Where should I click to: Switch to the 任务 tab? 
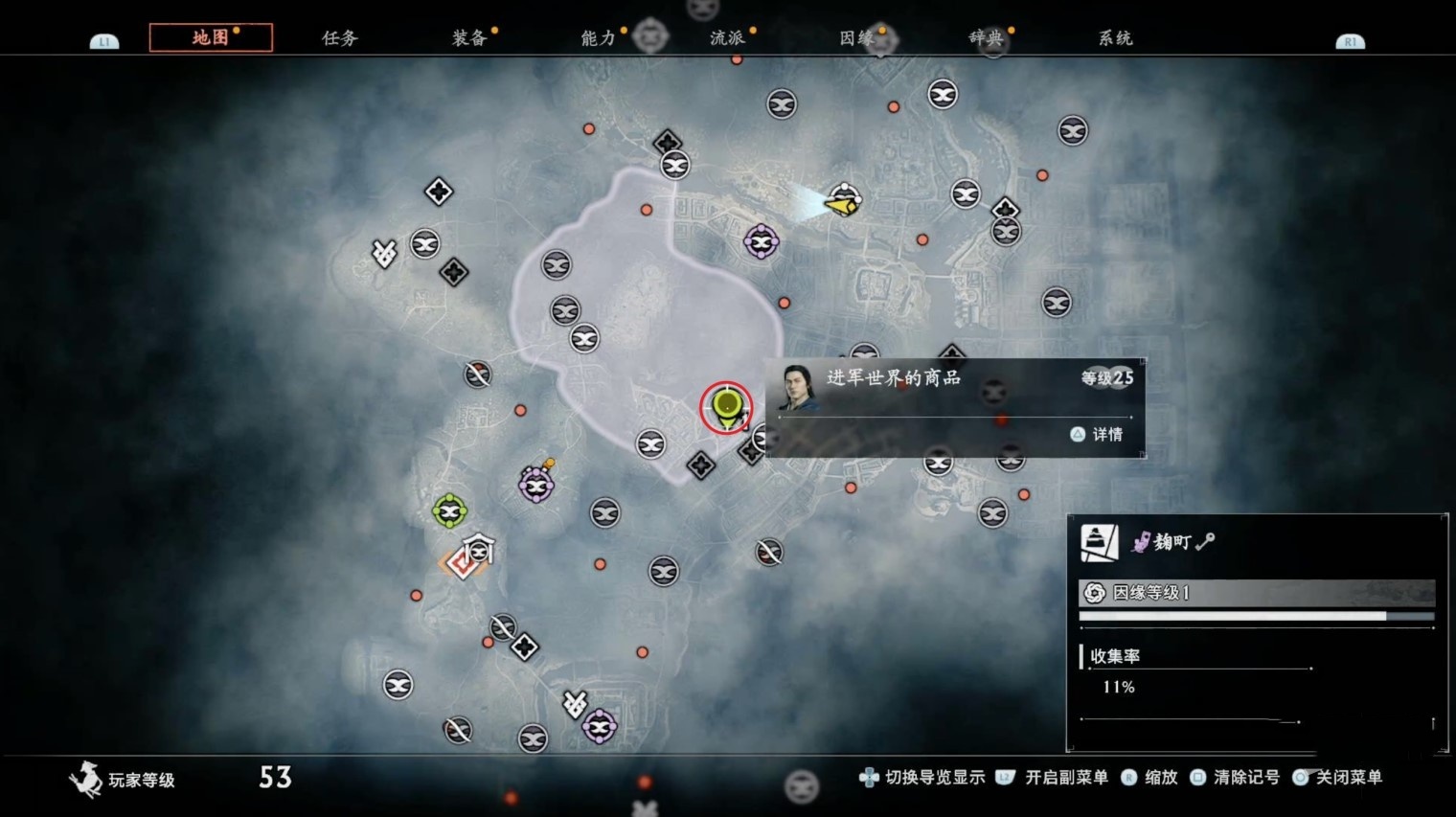(339, 38)
